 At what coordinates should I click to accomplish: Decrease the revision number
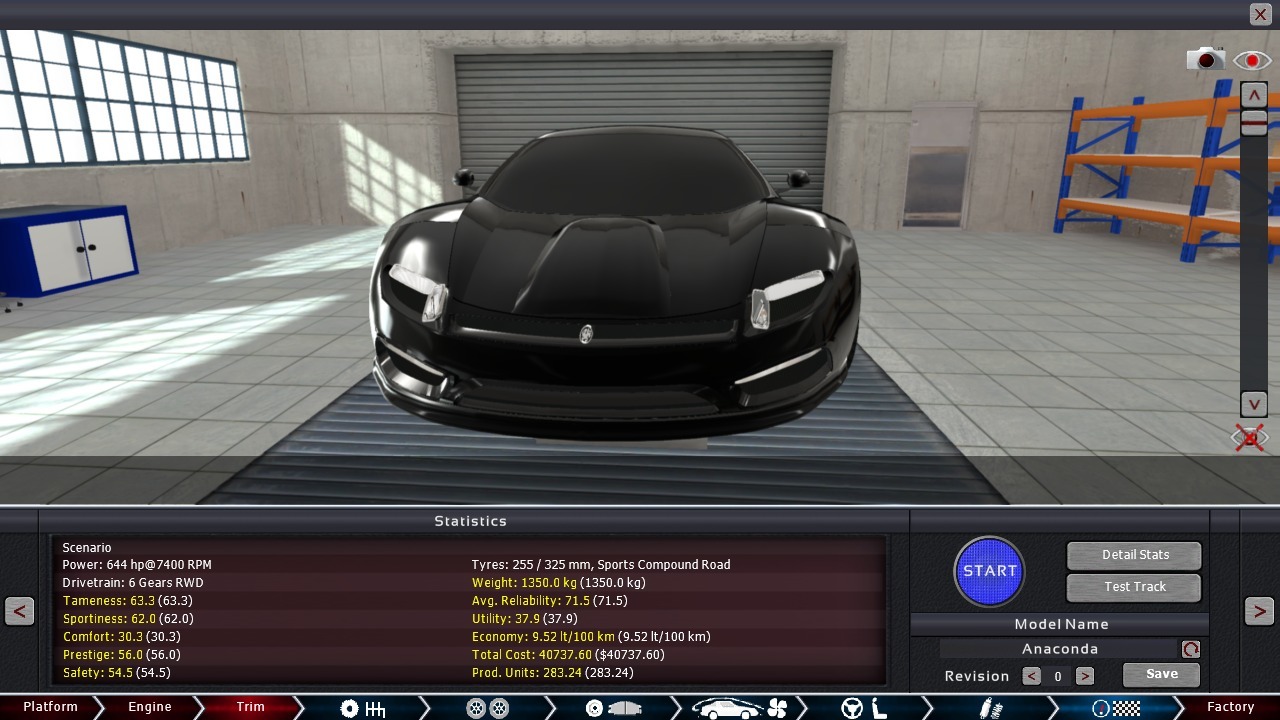coord(1031,676)
